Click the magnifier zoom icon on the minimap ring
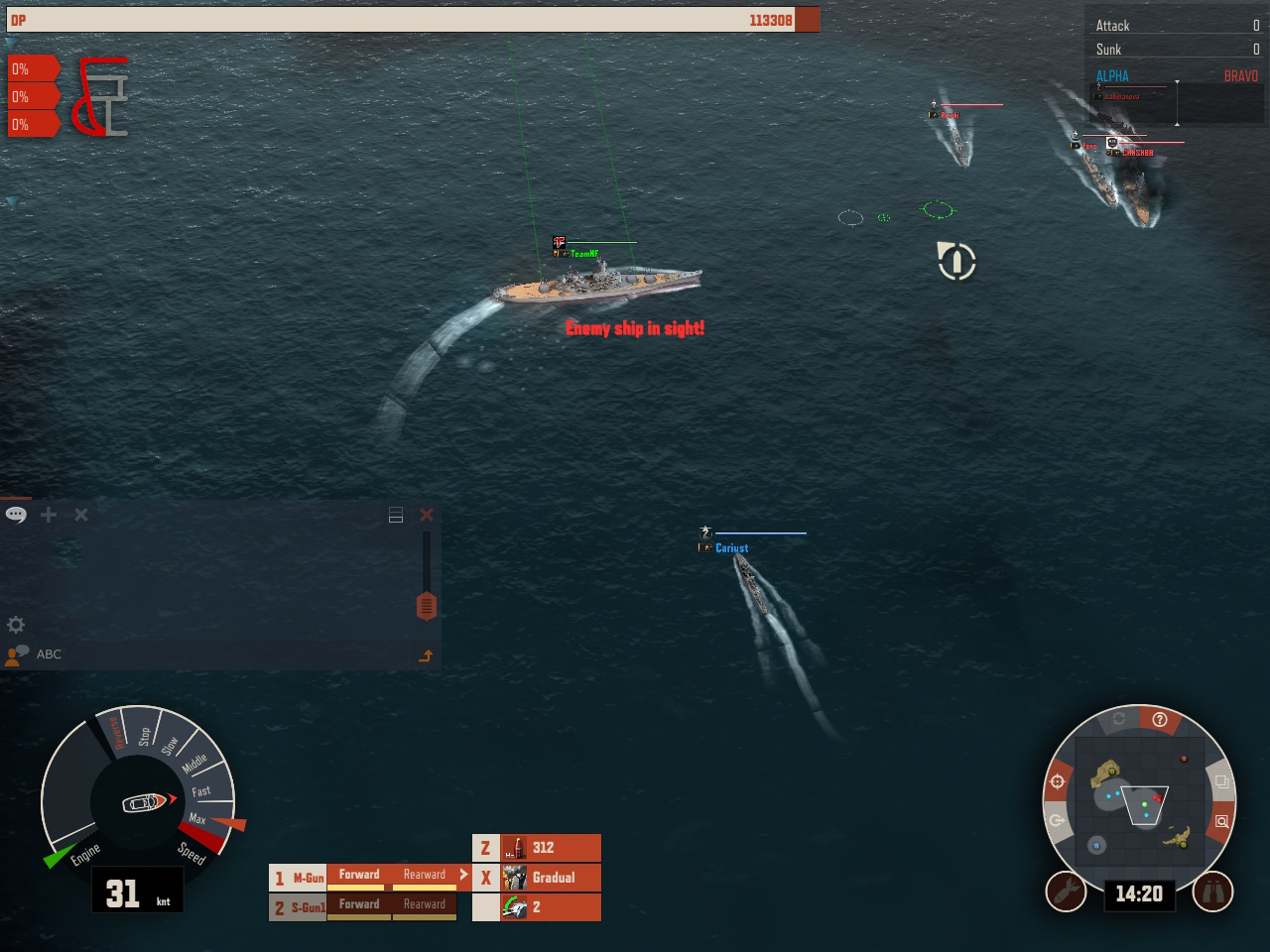1270x952 pixels. click(x=1220, y=823)
